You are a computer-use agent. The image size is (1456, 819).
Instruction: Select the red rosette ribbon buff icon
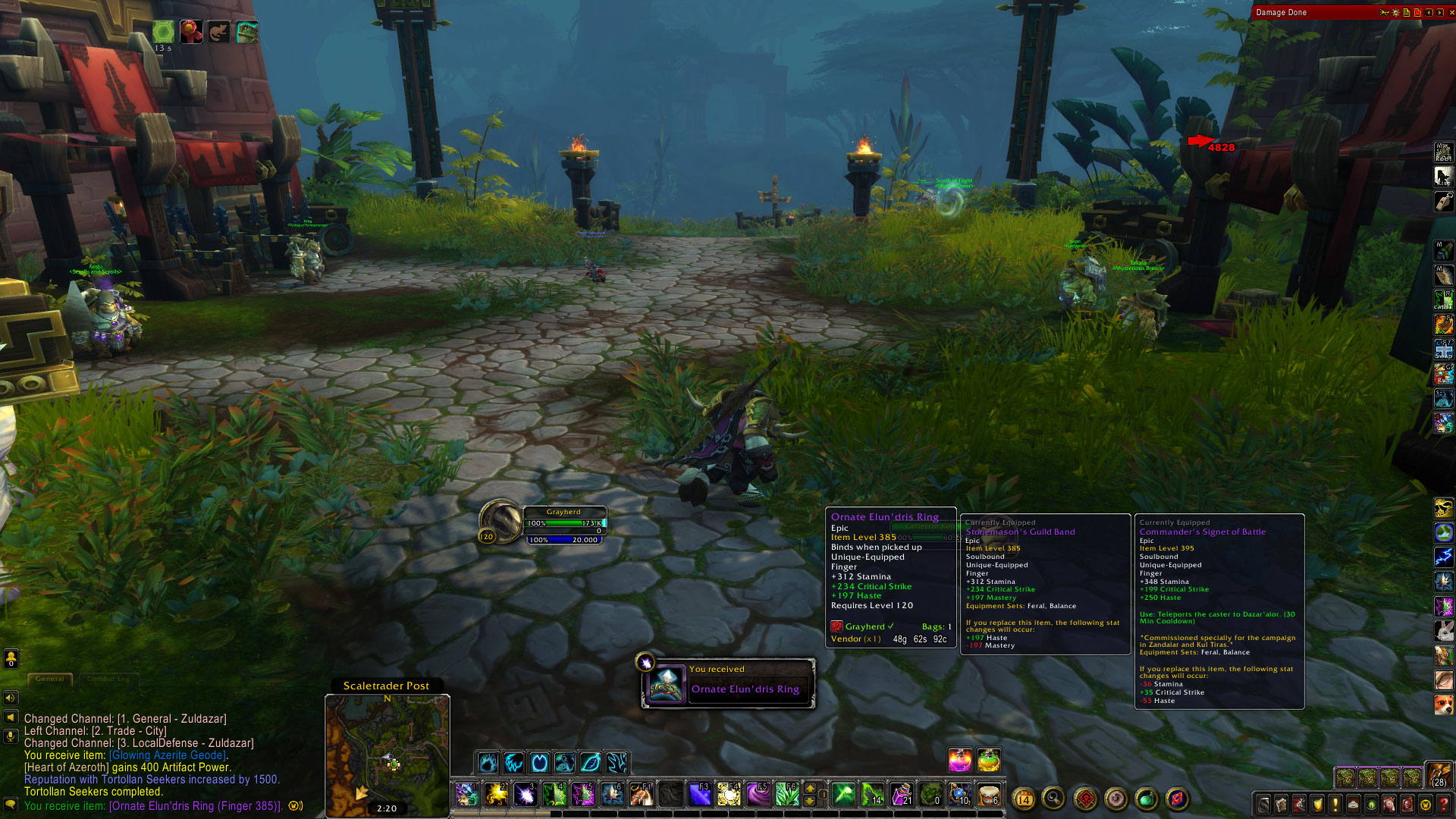[x=191, y=32]
